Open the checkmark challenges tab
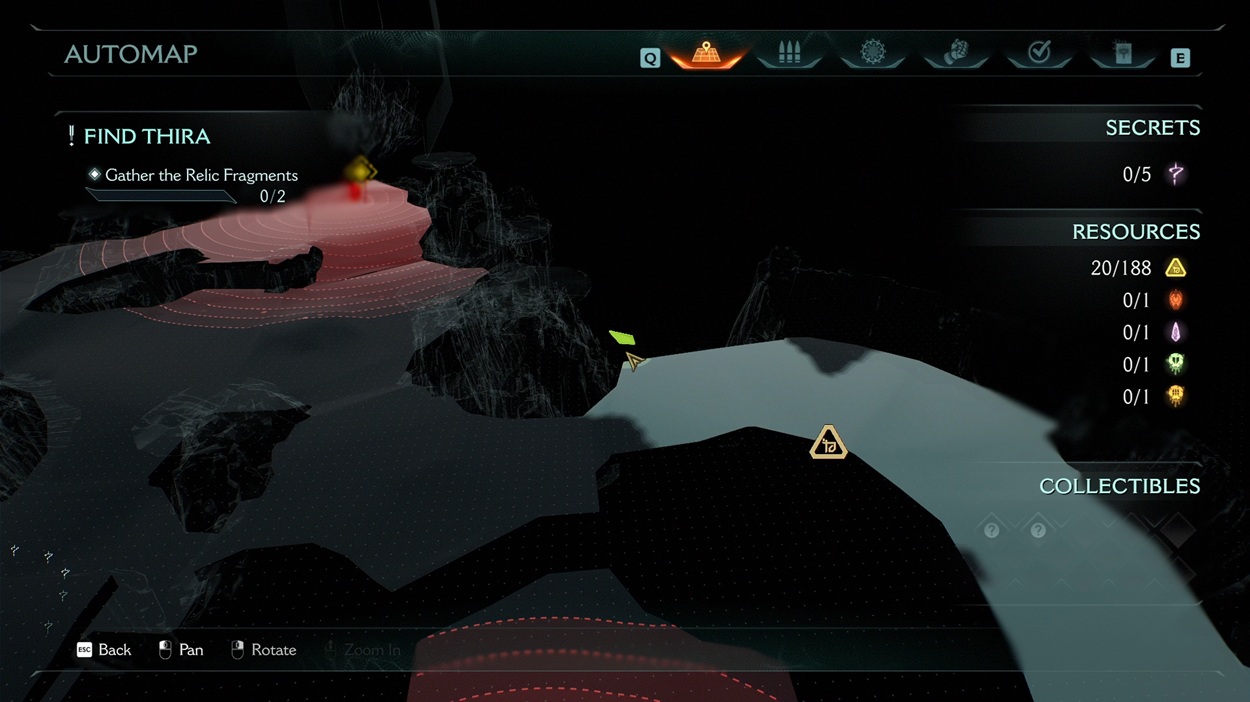This screenshot has height=702, width=1250. tap(1039, 54)
